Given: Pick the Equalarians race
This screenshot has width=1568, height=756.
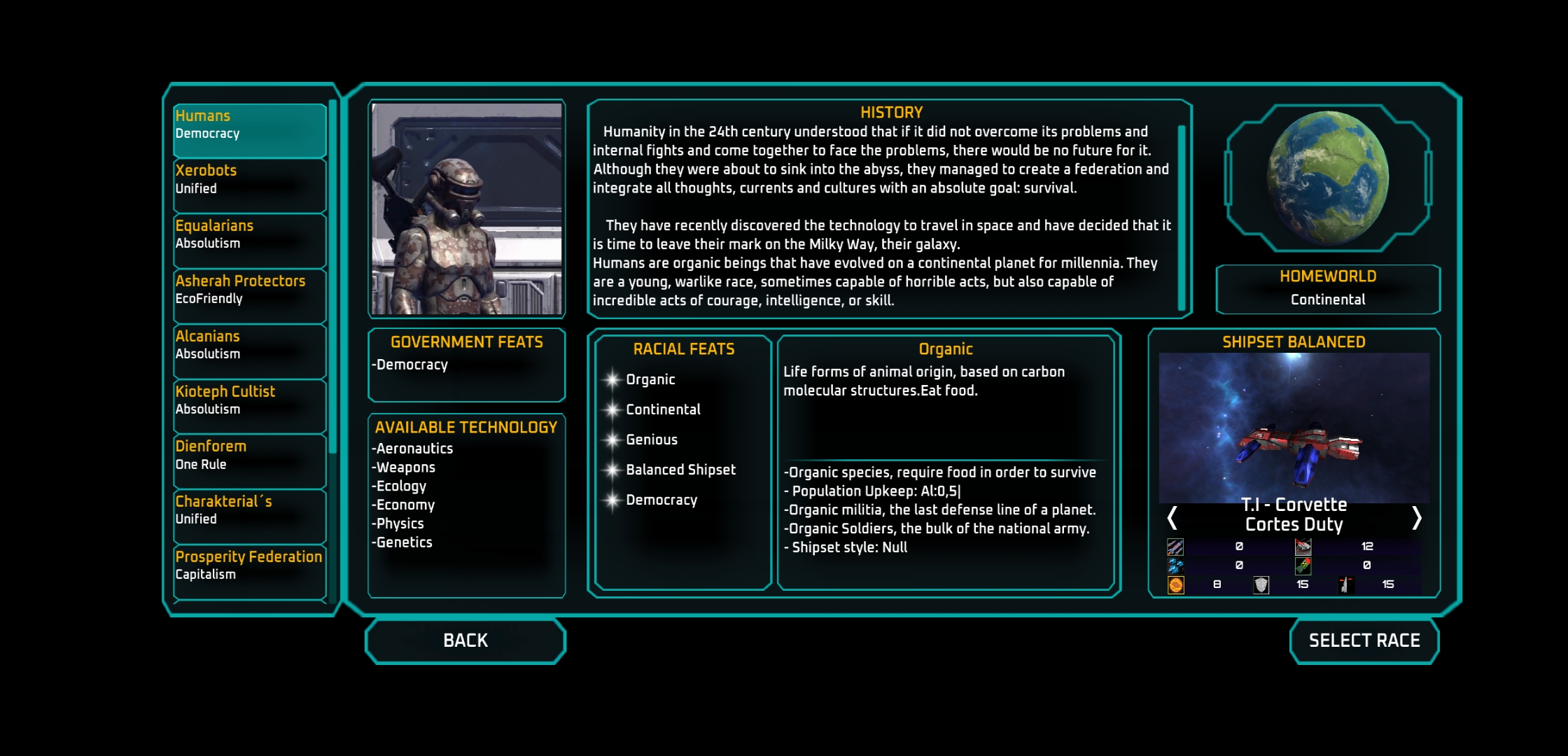Looking at the screenshot, I should pos(249,241).
